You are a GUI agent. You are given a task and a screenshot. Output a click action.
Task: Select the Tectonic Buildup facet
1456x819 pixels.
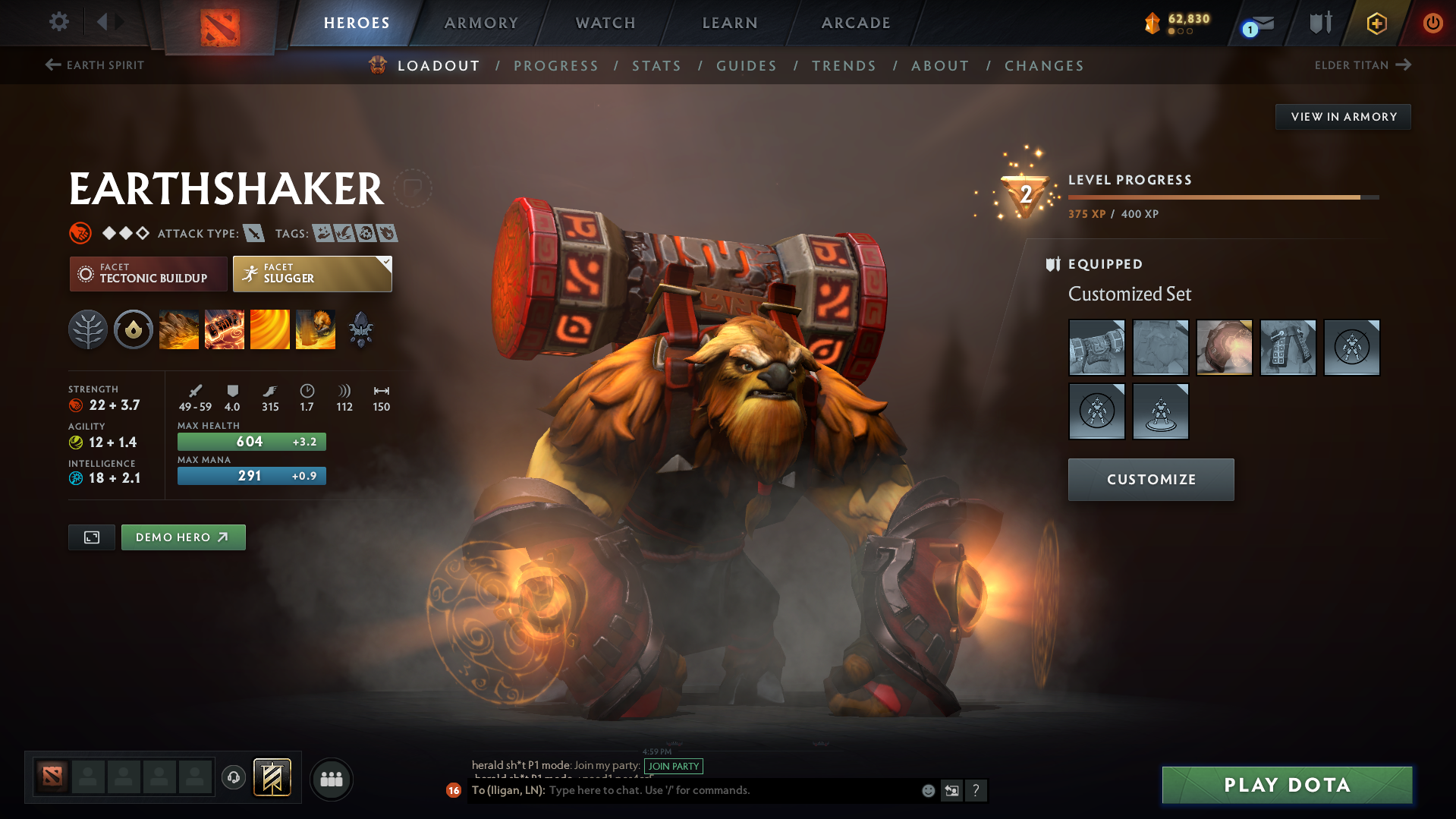[148, 273]
